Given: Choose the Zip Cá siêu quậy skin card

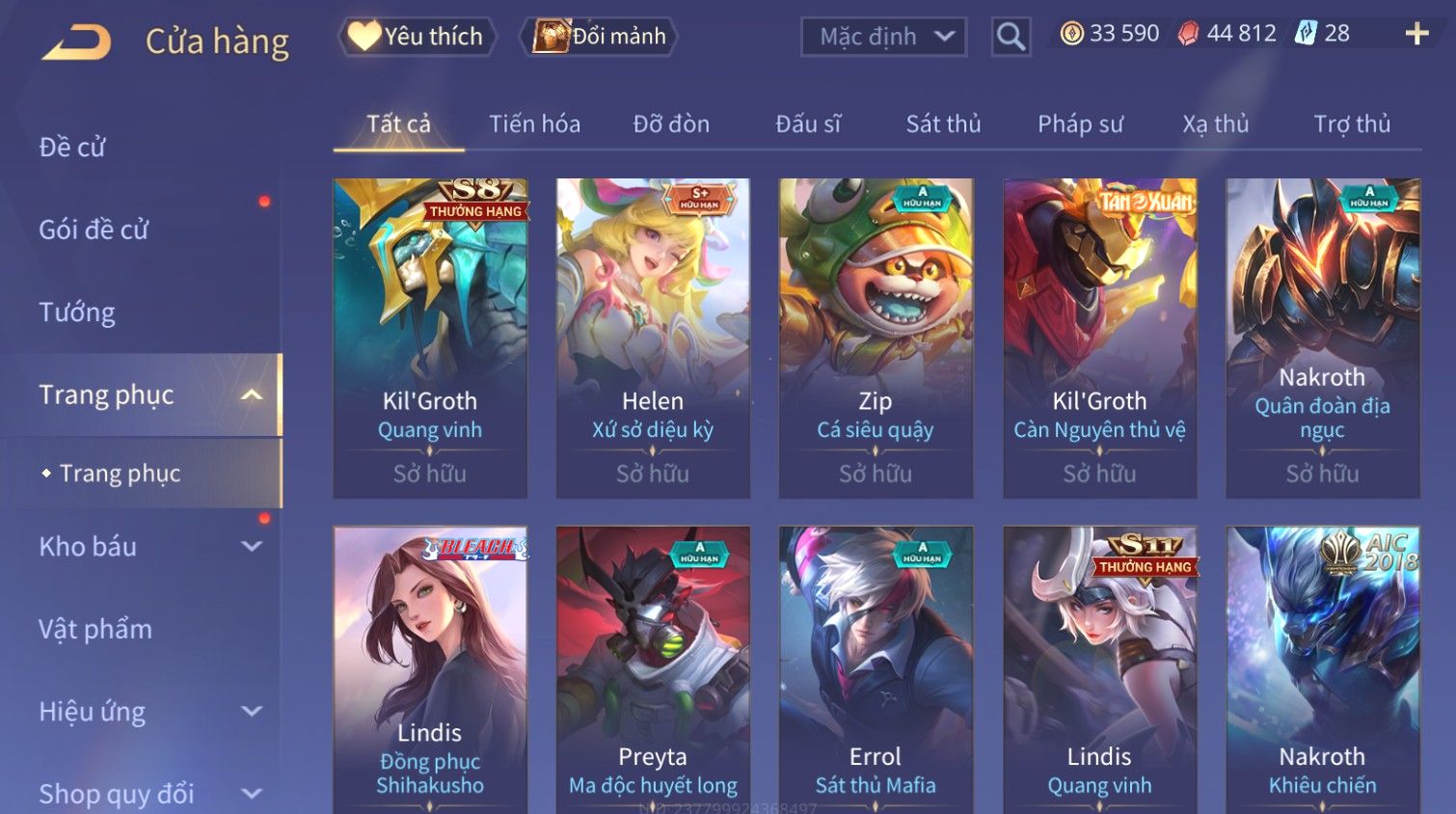Looking at the screenshot, I should click(876, 338).
